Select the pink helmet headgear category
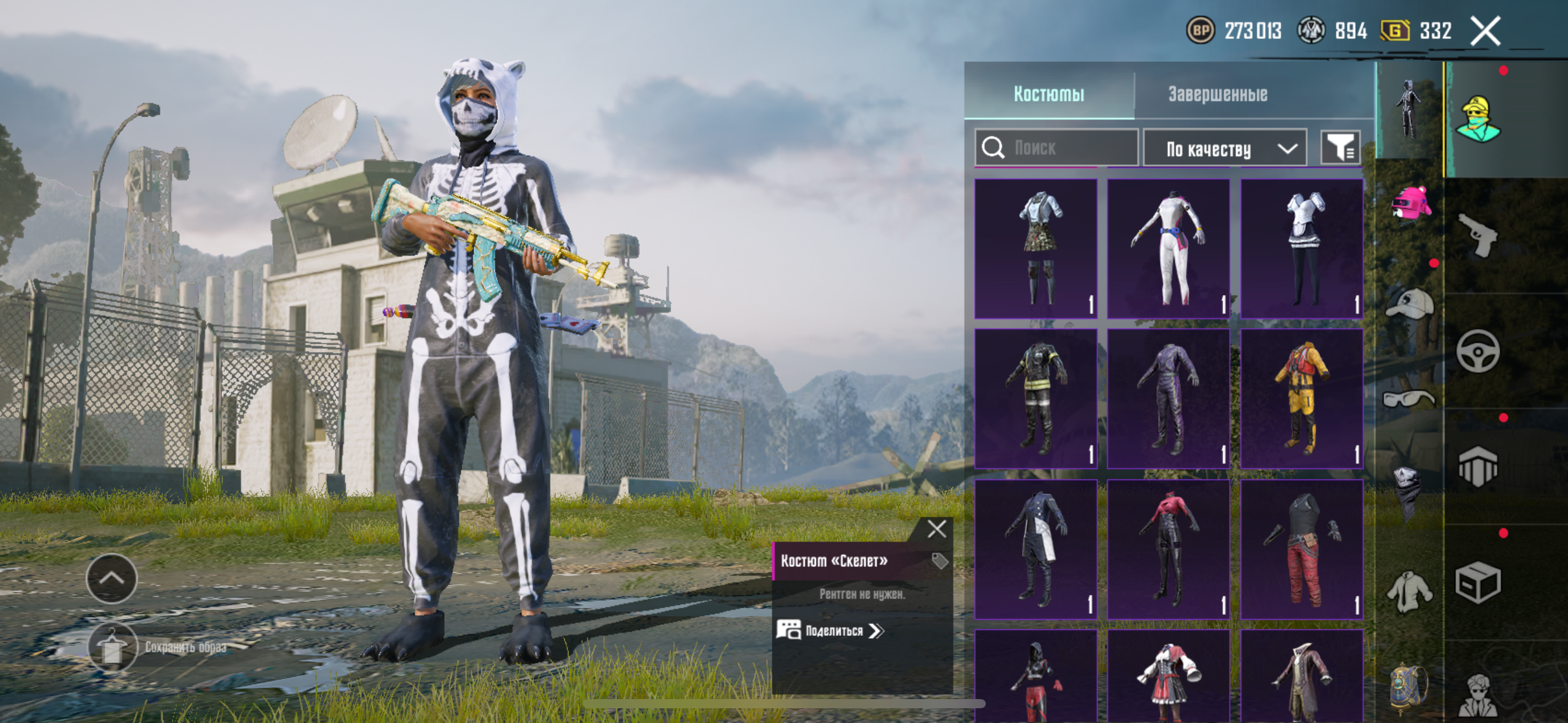Viewport: 1568px width, 723px height. (x=1410, y=204)
